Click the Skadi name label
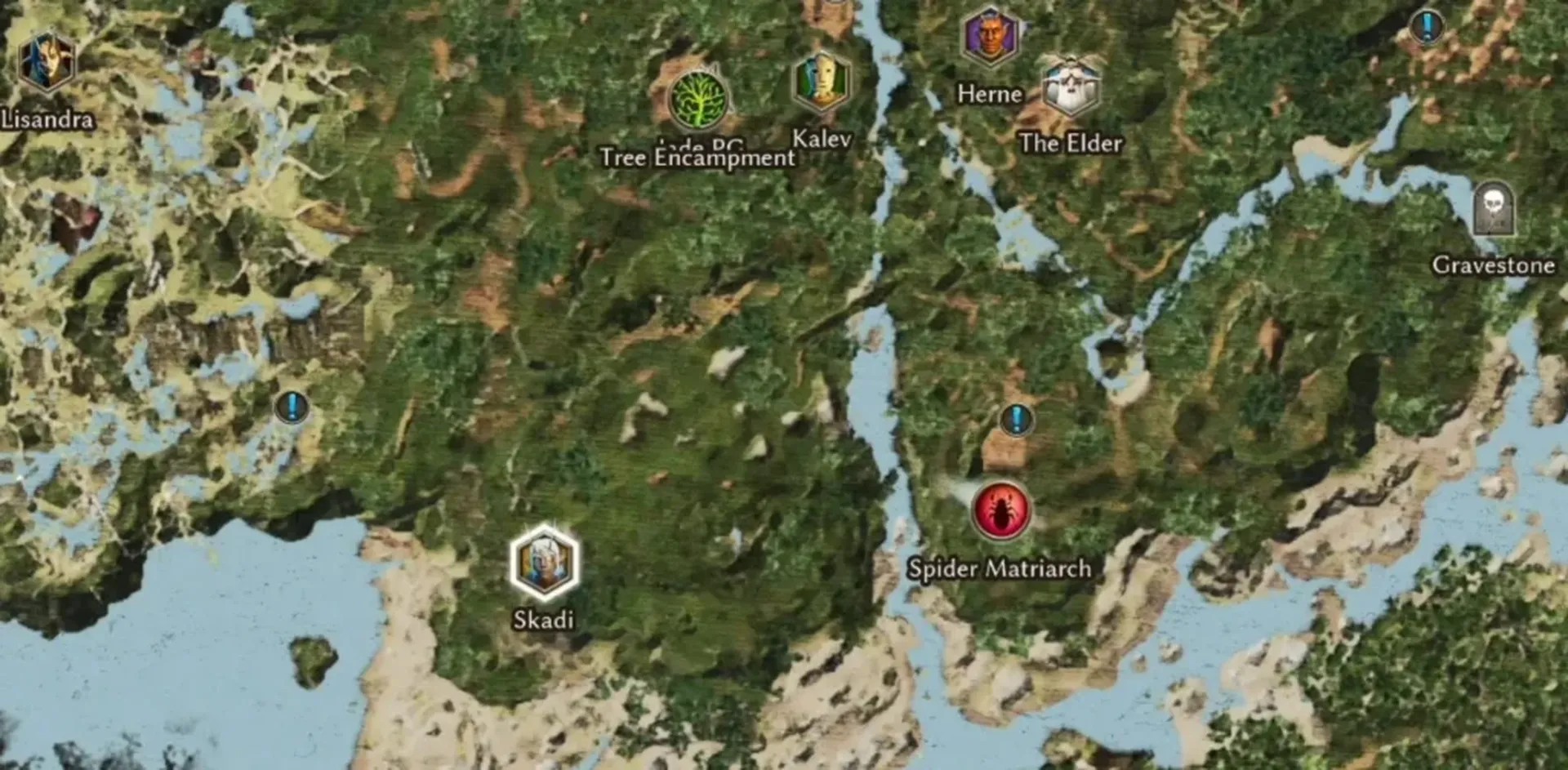Viewport: 1568px width, 770px height. [543, 621]
